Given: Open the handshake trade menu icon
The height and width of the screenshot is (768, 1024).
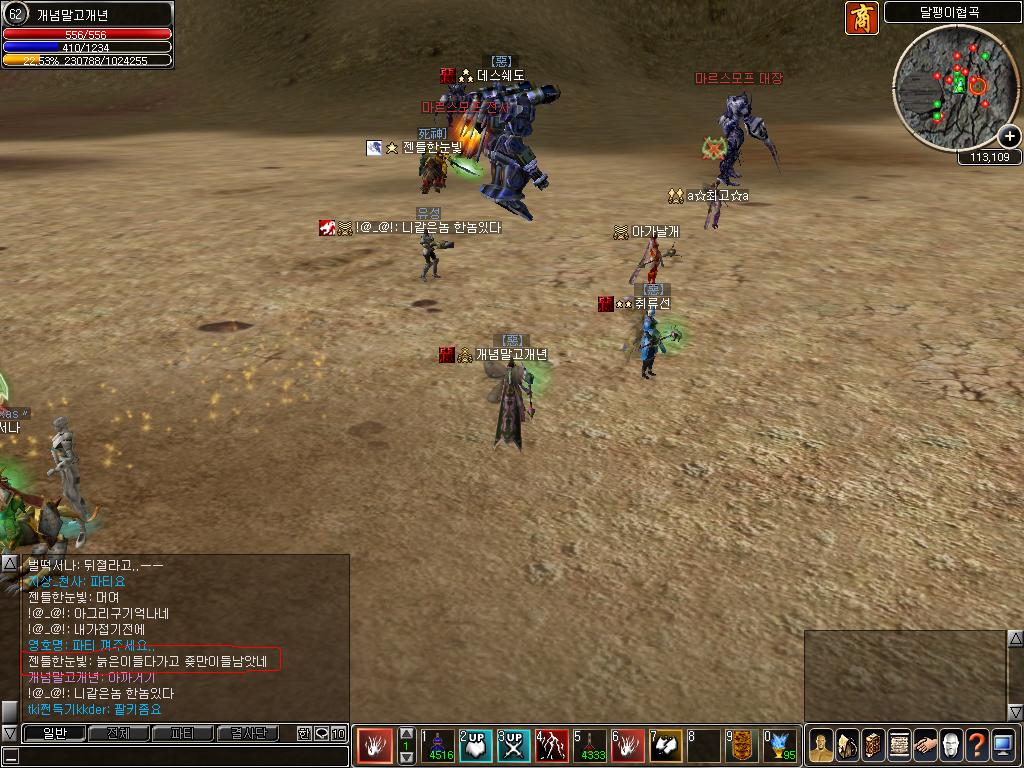Looking at the screenshot, I should pos(925,746).
